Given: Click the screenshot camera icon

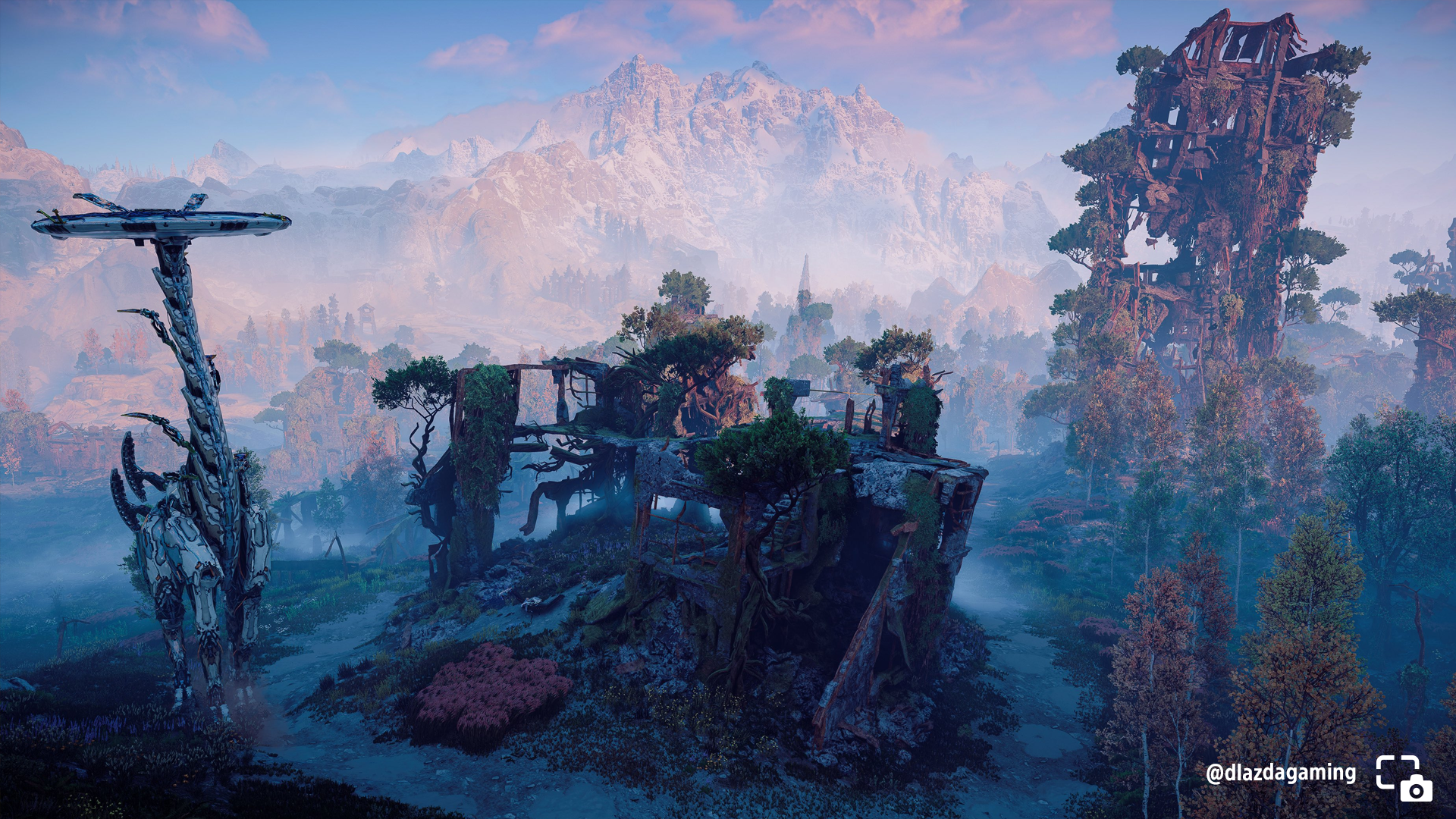Looking at the screenshot, I should [x=1404, y=778].
